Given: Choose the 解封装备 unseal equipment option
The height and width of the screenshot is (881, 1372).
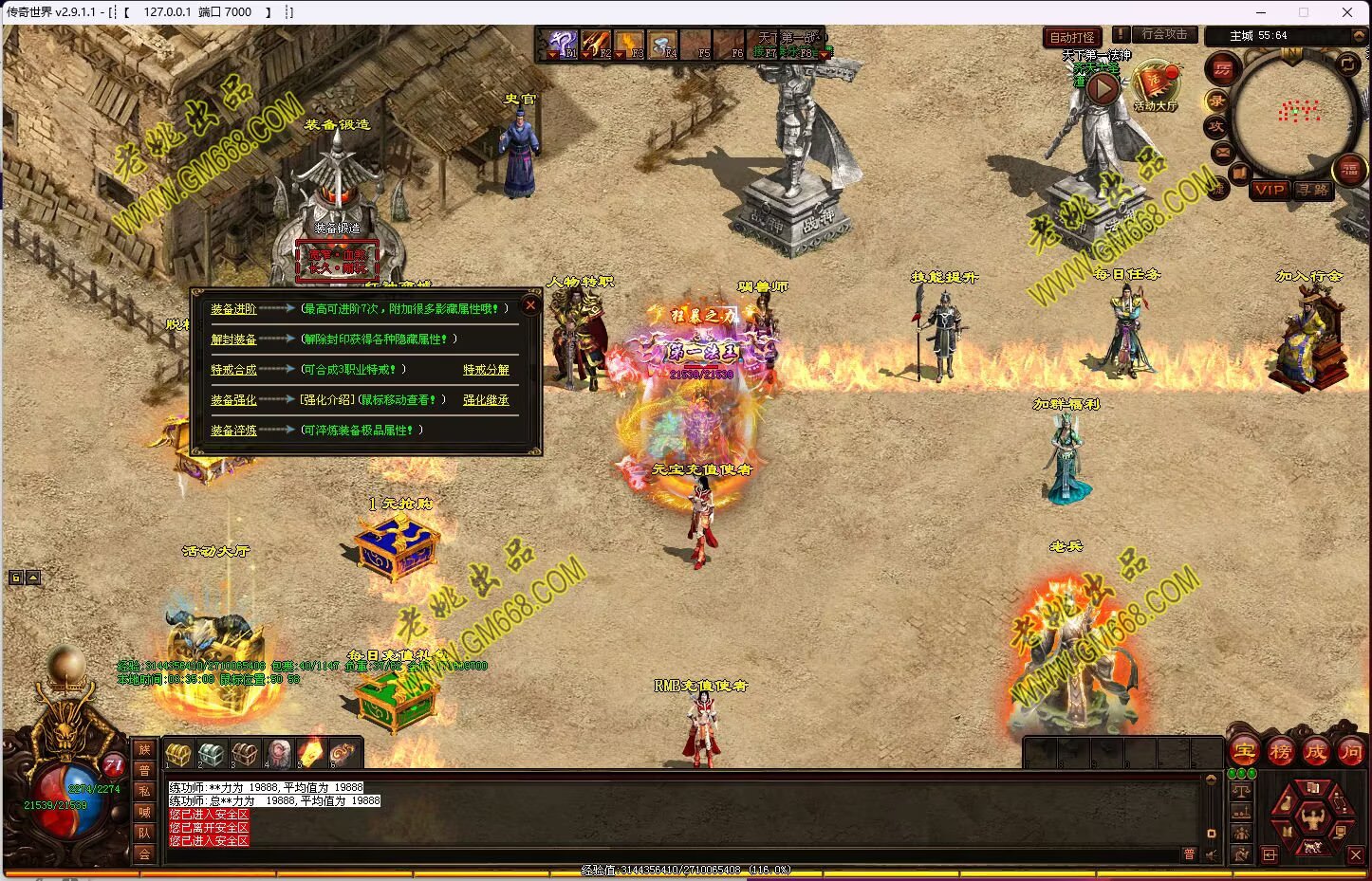Looking at the screenshot, I should coord(233,340).
